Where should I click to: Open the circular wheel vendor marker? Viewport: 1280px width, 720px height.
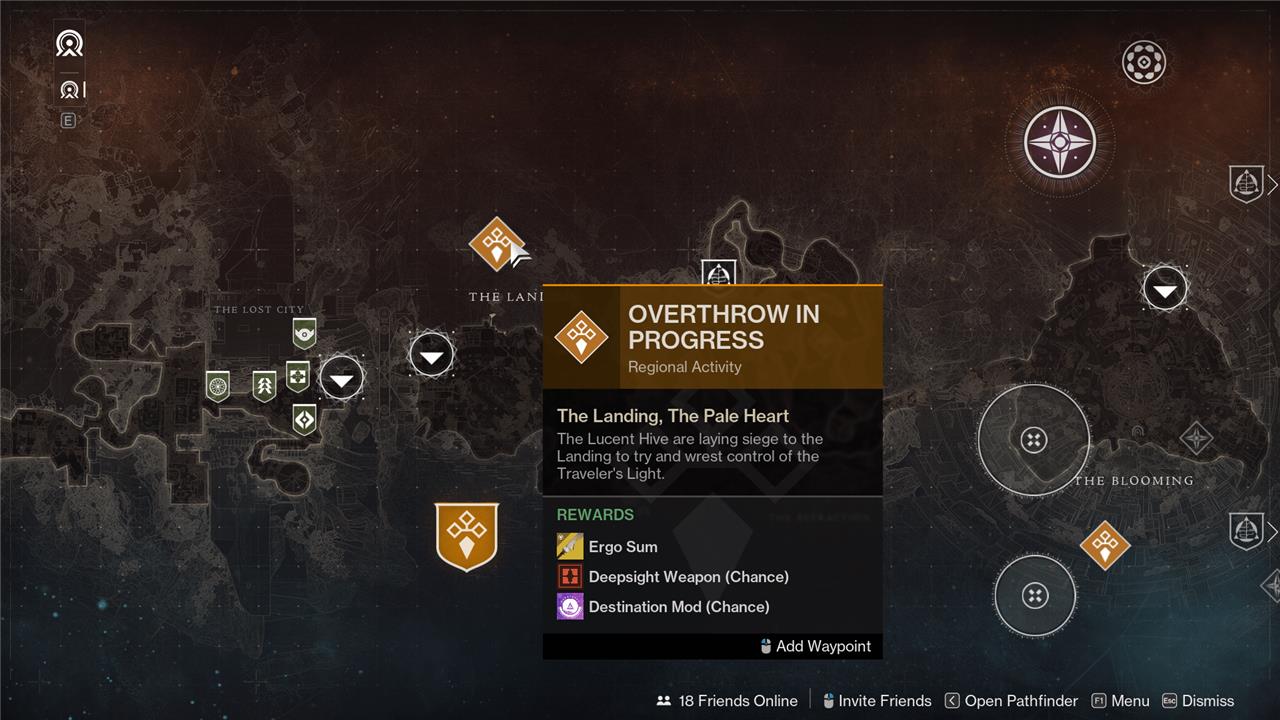click(218, 385)
